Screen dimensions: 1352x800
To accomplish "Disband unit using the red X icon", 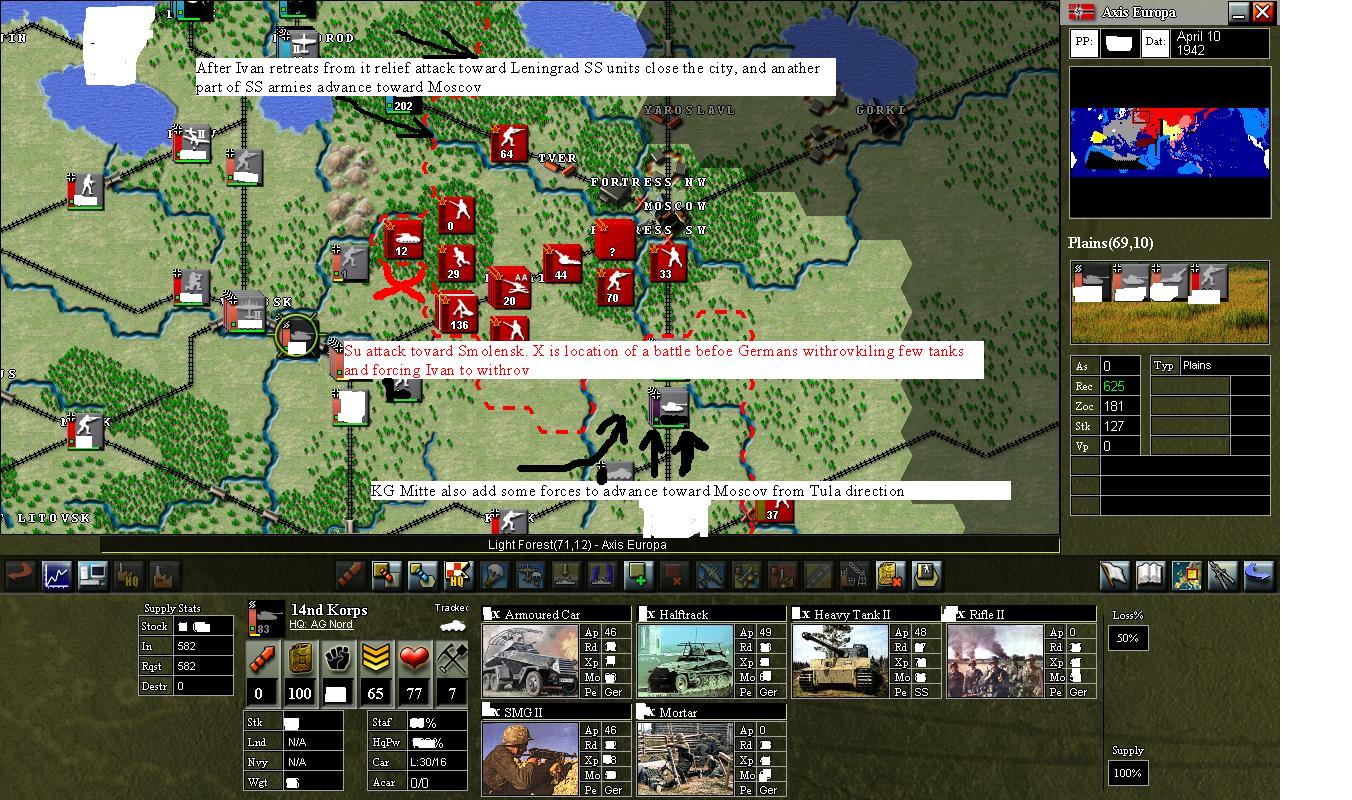I will pos(673,575).
